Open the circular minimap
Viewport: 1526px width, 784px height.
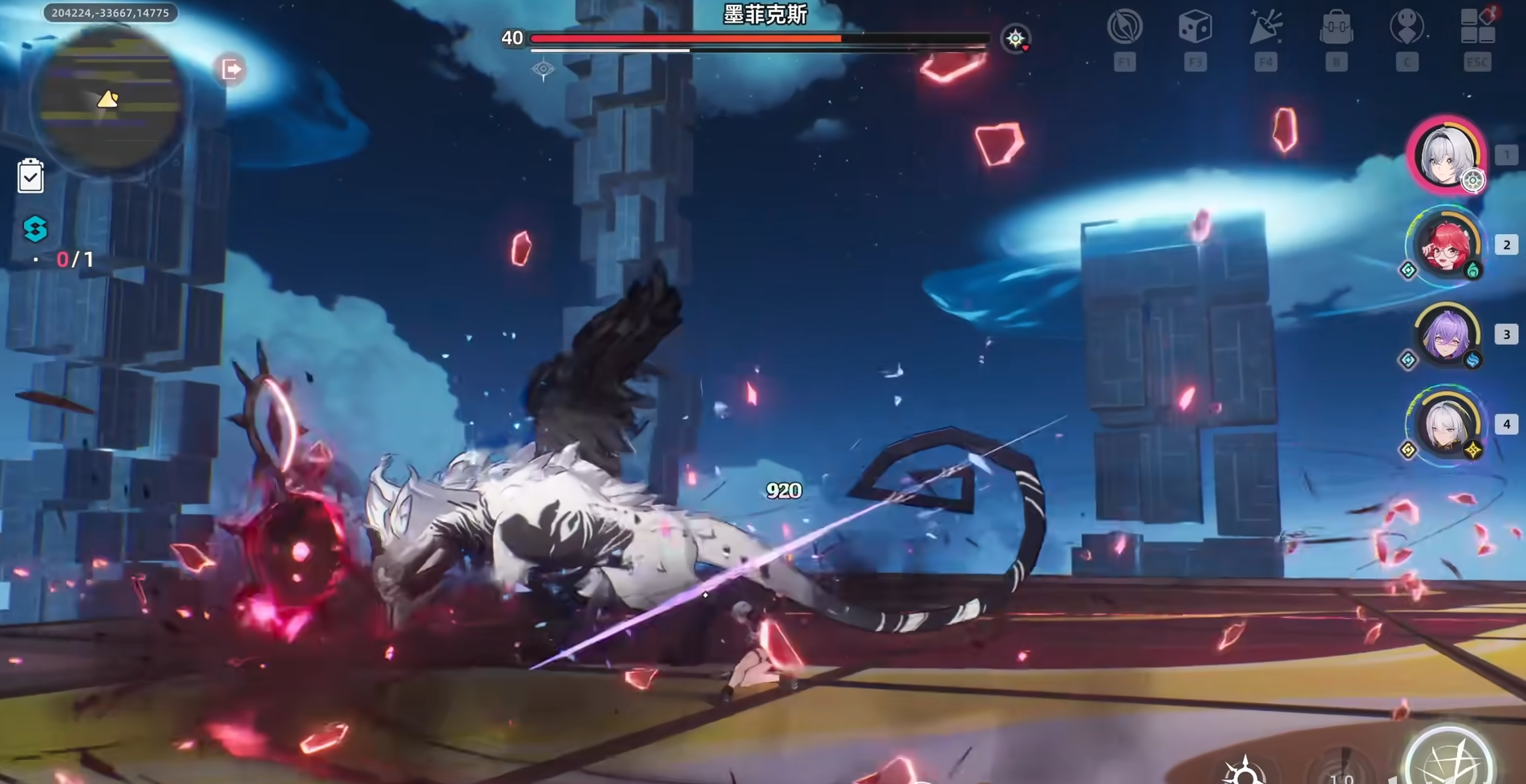[x=108, y=99]
